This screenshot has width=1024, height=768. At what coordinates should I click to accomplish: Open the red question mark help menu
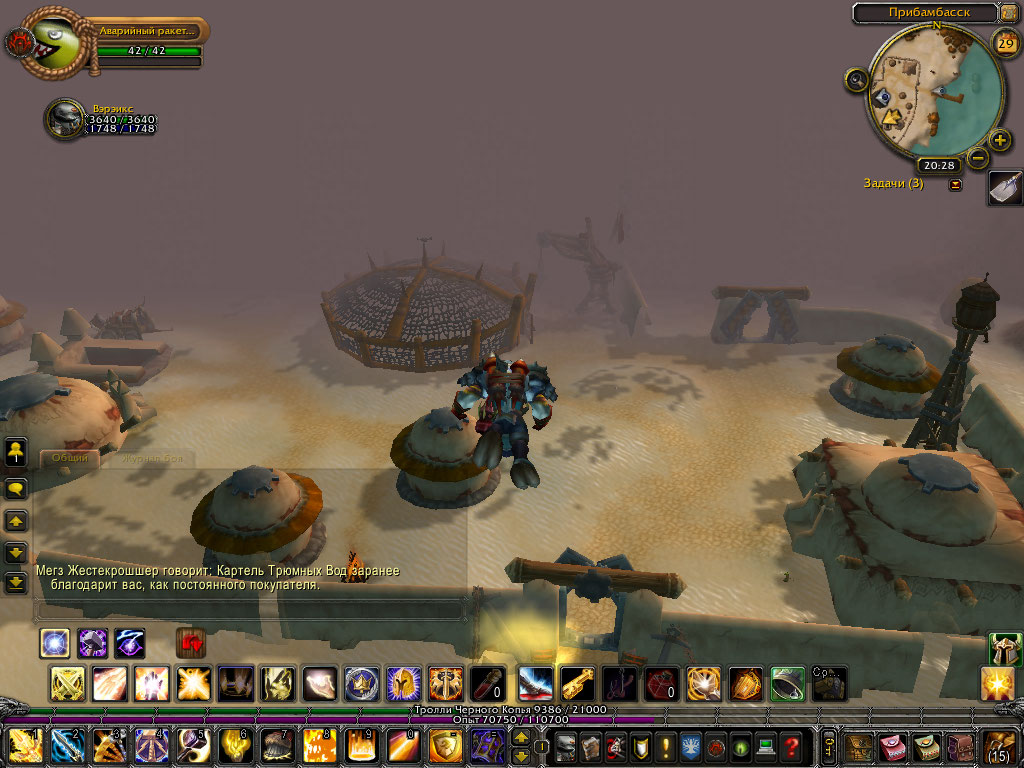(x=791, y=746)
